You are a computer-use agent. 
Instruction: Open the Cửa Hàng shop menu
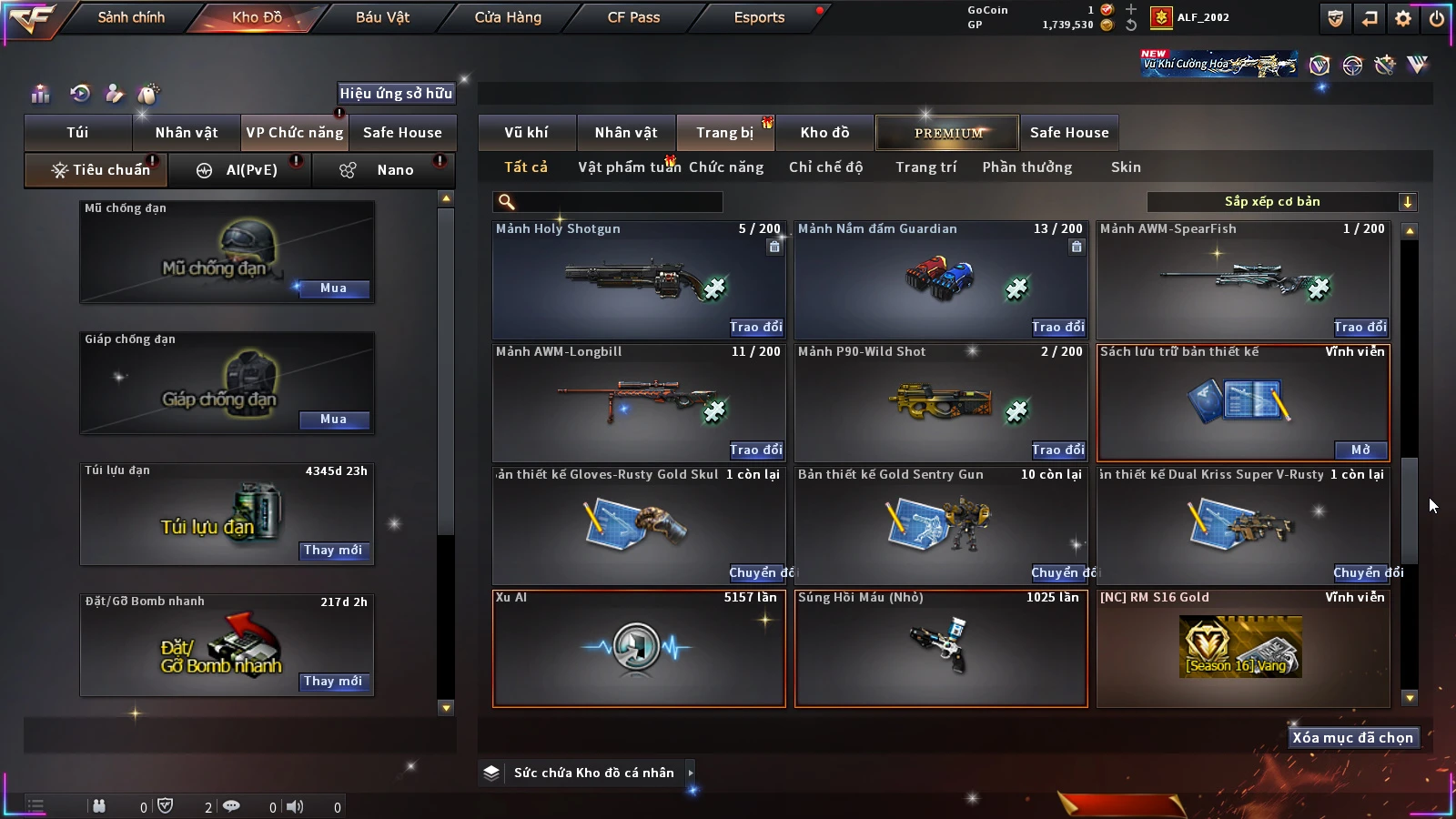tap(508, 17)
